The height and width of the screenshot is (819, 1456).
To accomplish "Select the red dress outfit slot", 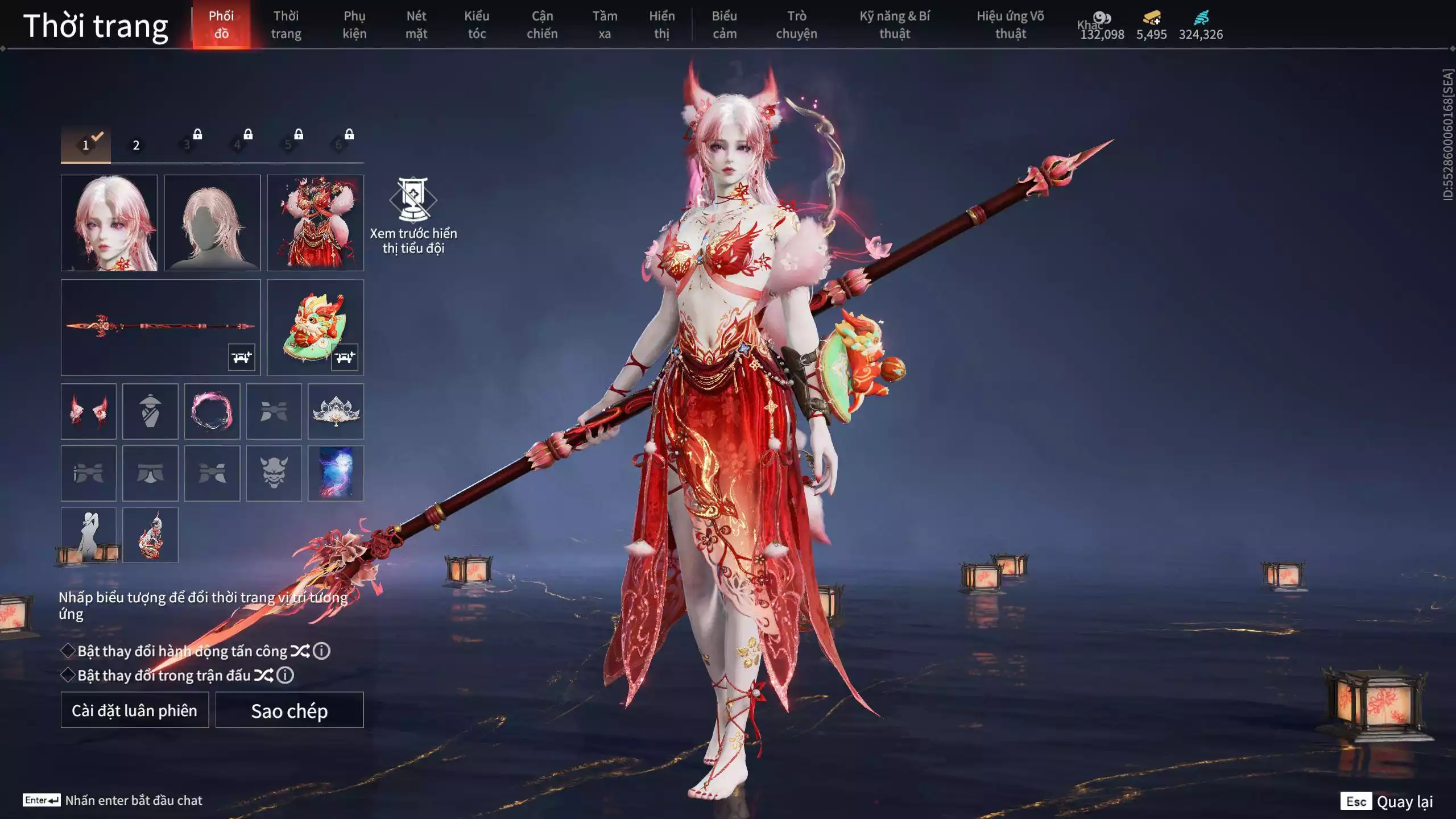I will pos(315,222).
